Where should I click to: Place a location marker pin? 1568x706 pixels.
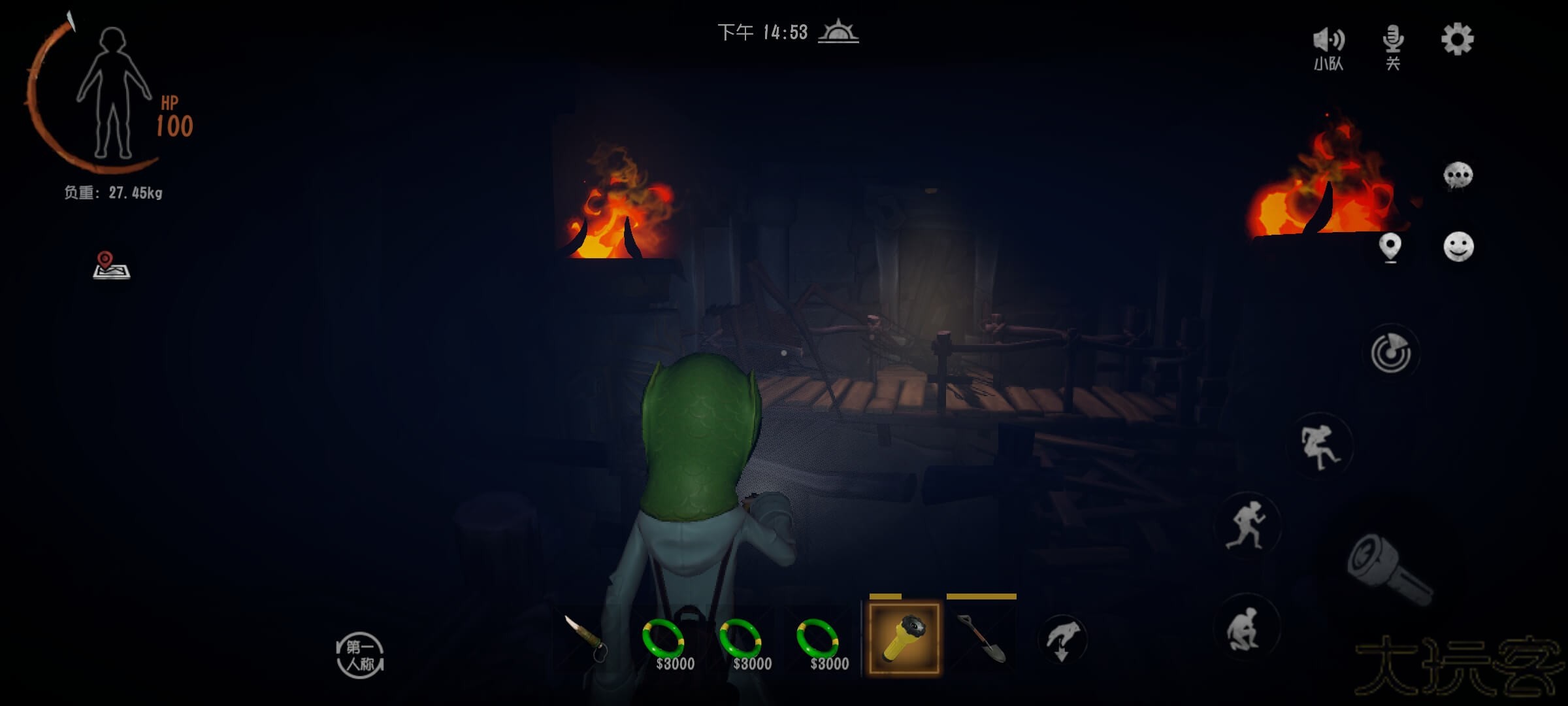point(1390,247)
